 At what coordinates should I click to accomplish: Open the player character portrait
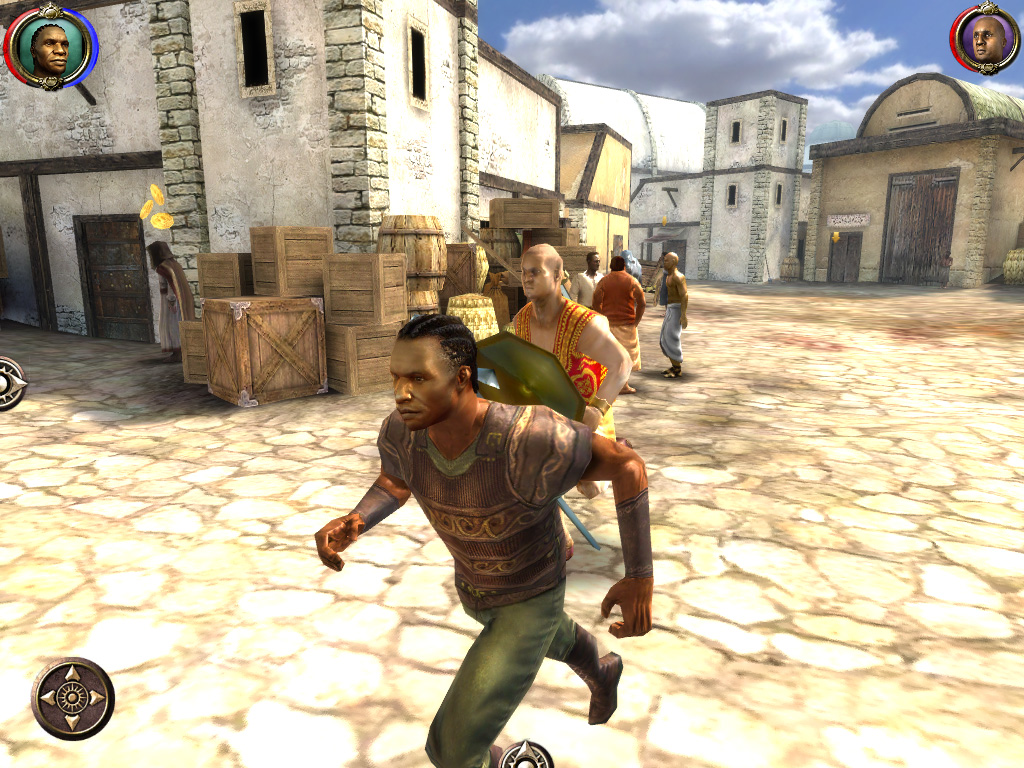[x=50, y=45]
